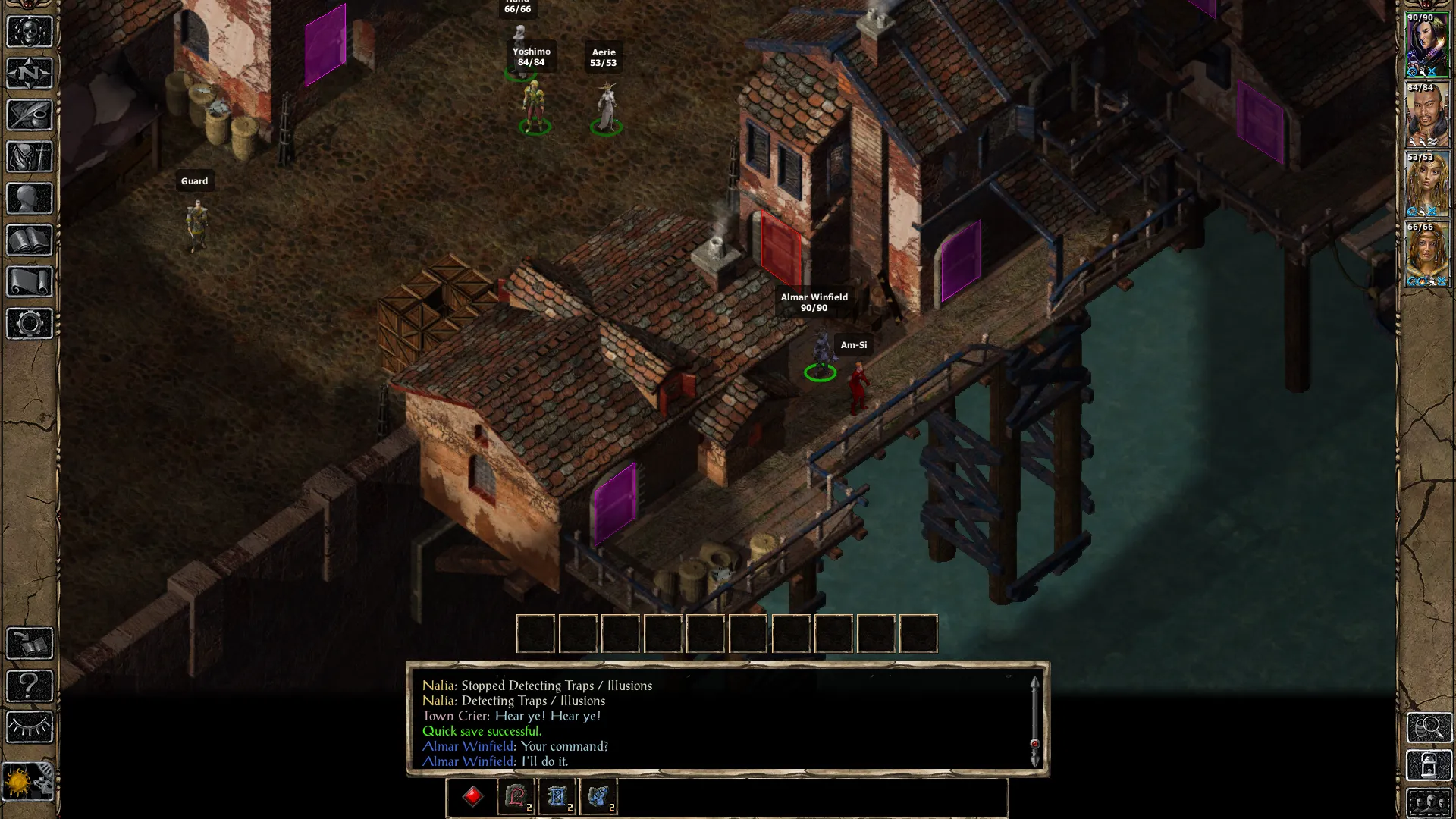Open game options with the gear icon
This screenshot has width=1456, height=819.
click(x=30, y=324)
